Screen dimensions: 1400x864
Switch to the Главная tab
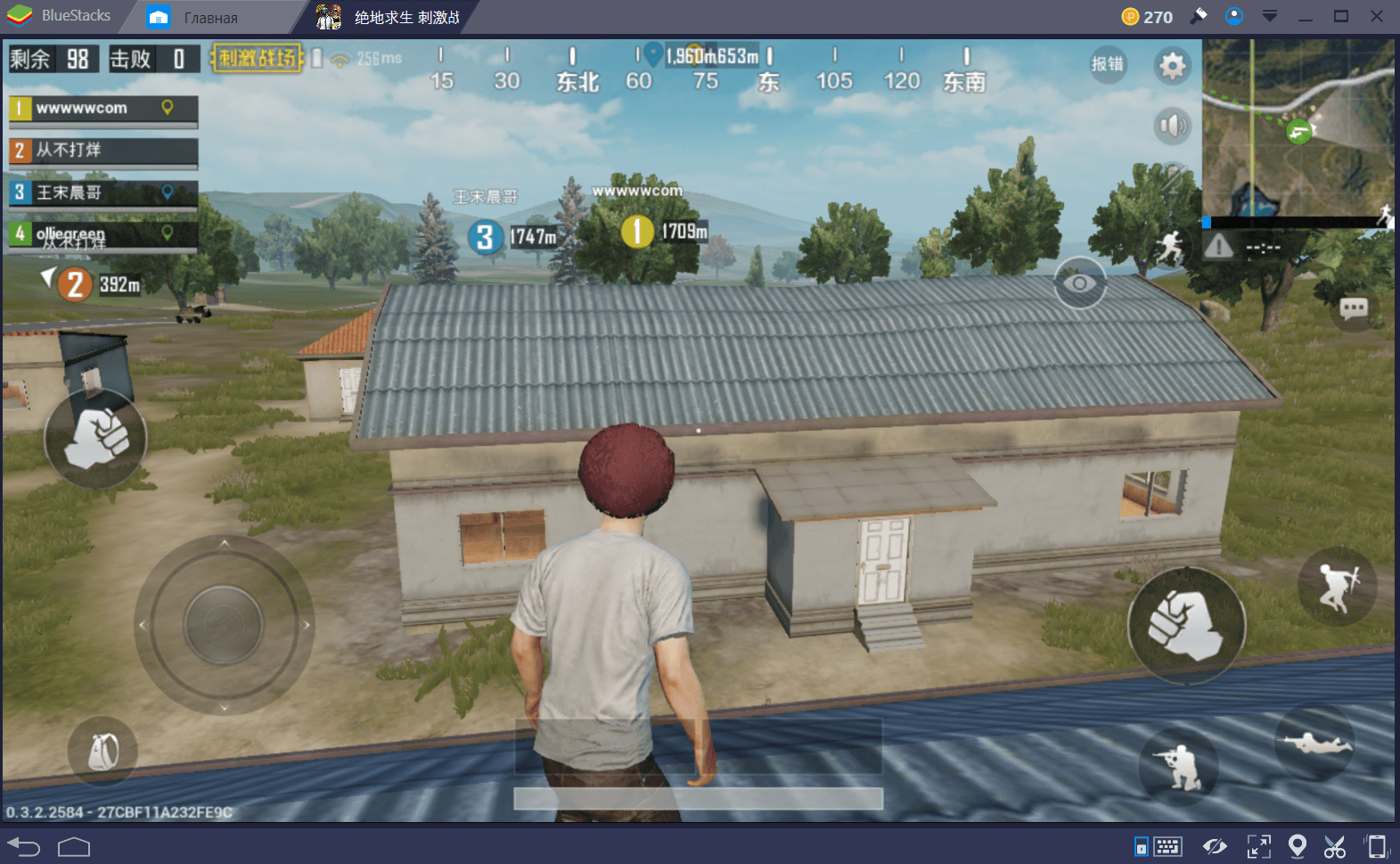pyautogui.click(x=209, y=16)
